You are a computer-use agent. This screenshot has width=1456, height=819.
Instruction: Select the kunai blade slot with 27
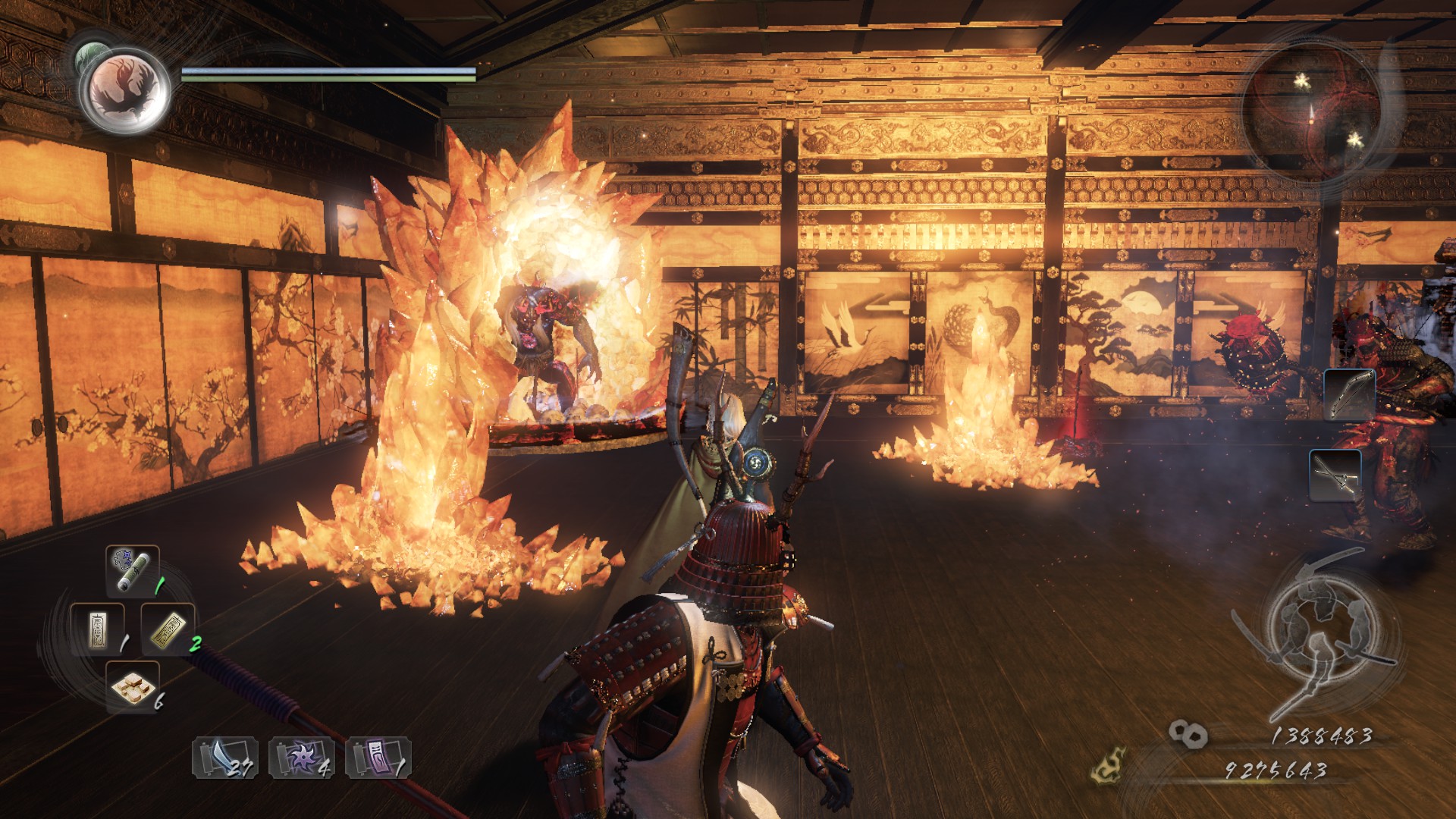(x=225, y=758)
